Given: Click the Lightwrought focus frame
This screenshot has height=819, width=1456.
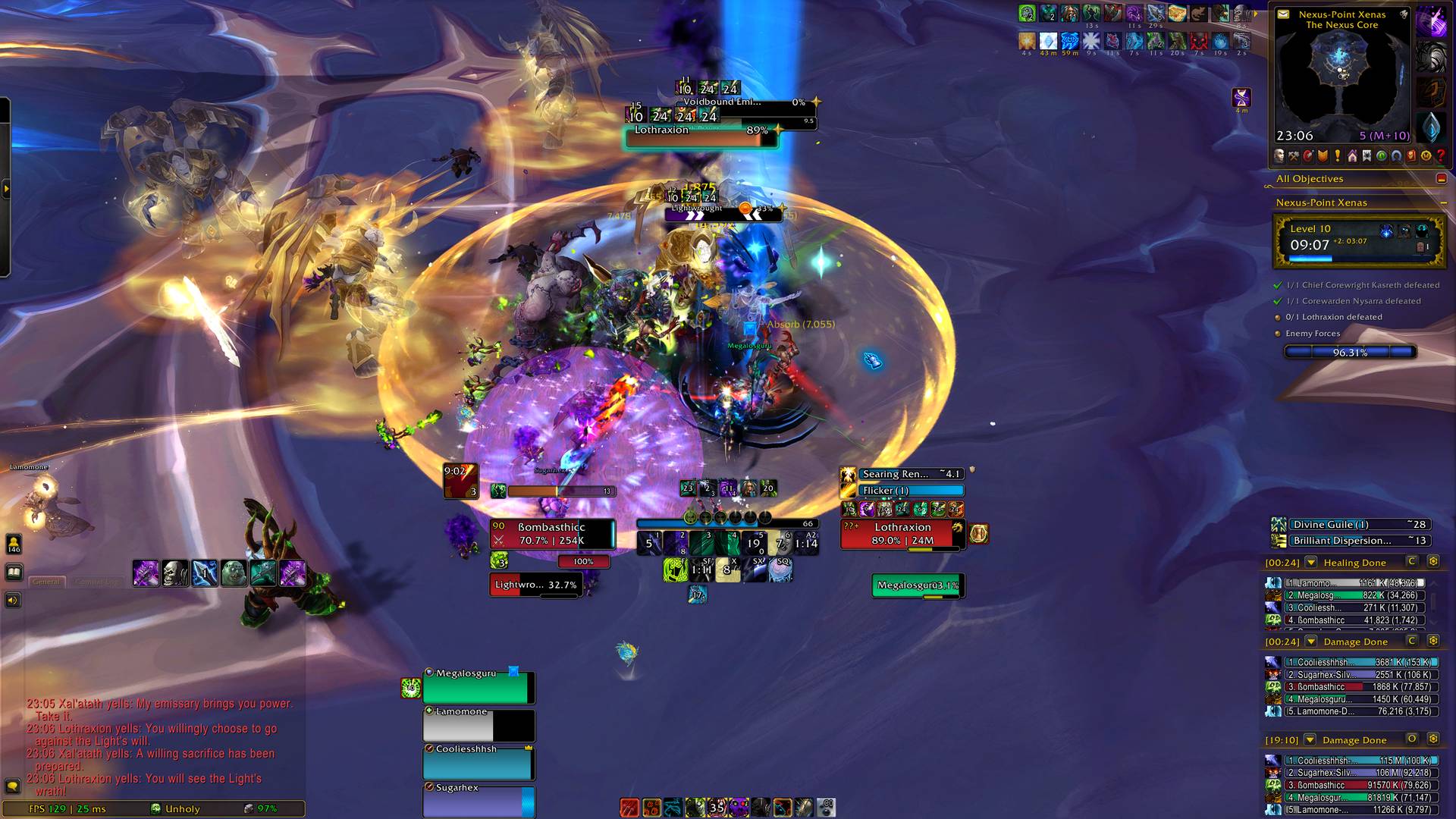Looking at the screenshot, I should [x=535, y=585].
